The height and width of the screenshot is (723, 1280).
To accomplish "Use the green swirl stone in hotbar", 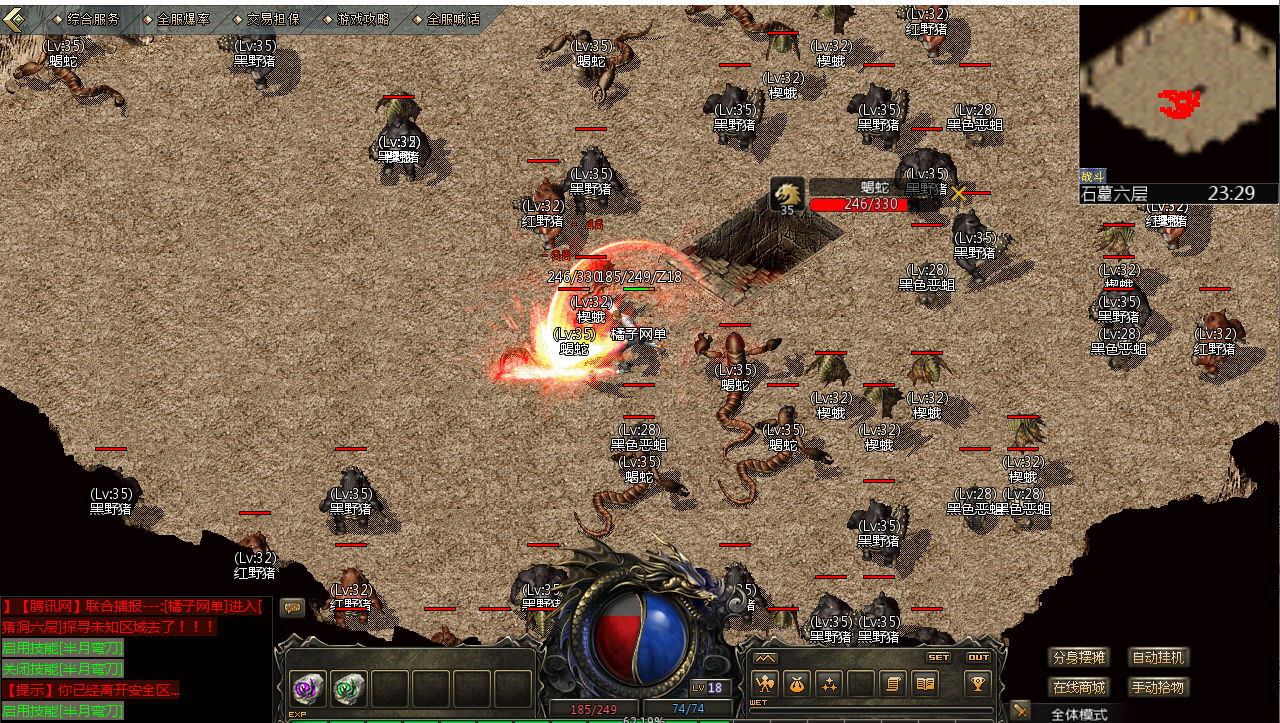I will click(349, 688).
